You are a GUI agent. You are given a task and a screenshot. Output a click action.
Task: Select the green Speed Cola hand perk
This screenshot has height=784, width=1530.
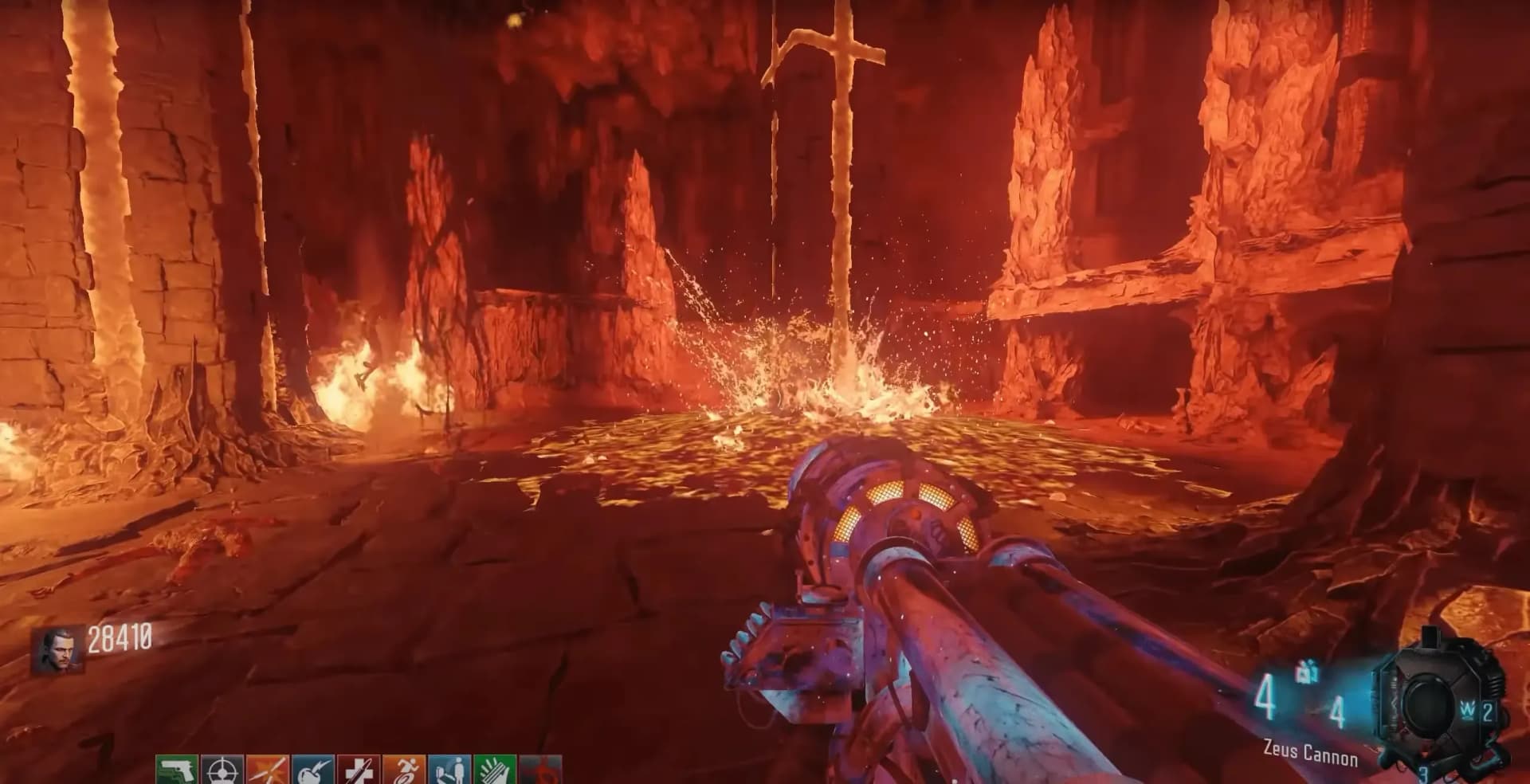(495, 771)
